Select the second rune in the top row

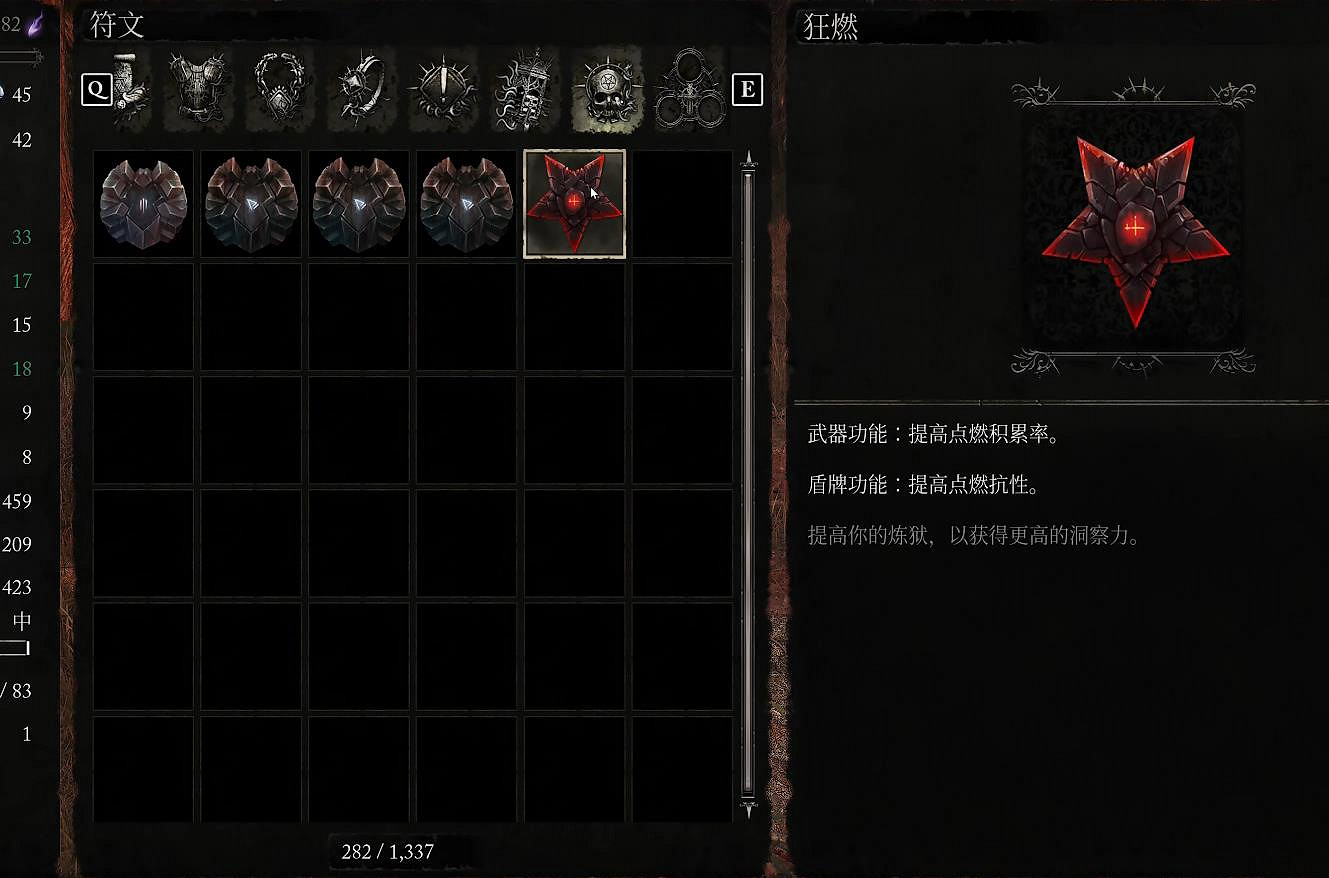[250, 203]
